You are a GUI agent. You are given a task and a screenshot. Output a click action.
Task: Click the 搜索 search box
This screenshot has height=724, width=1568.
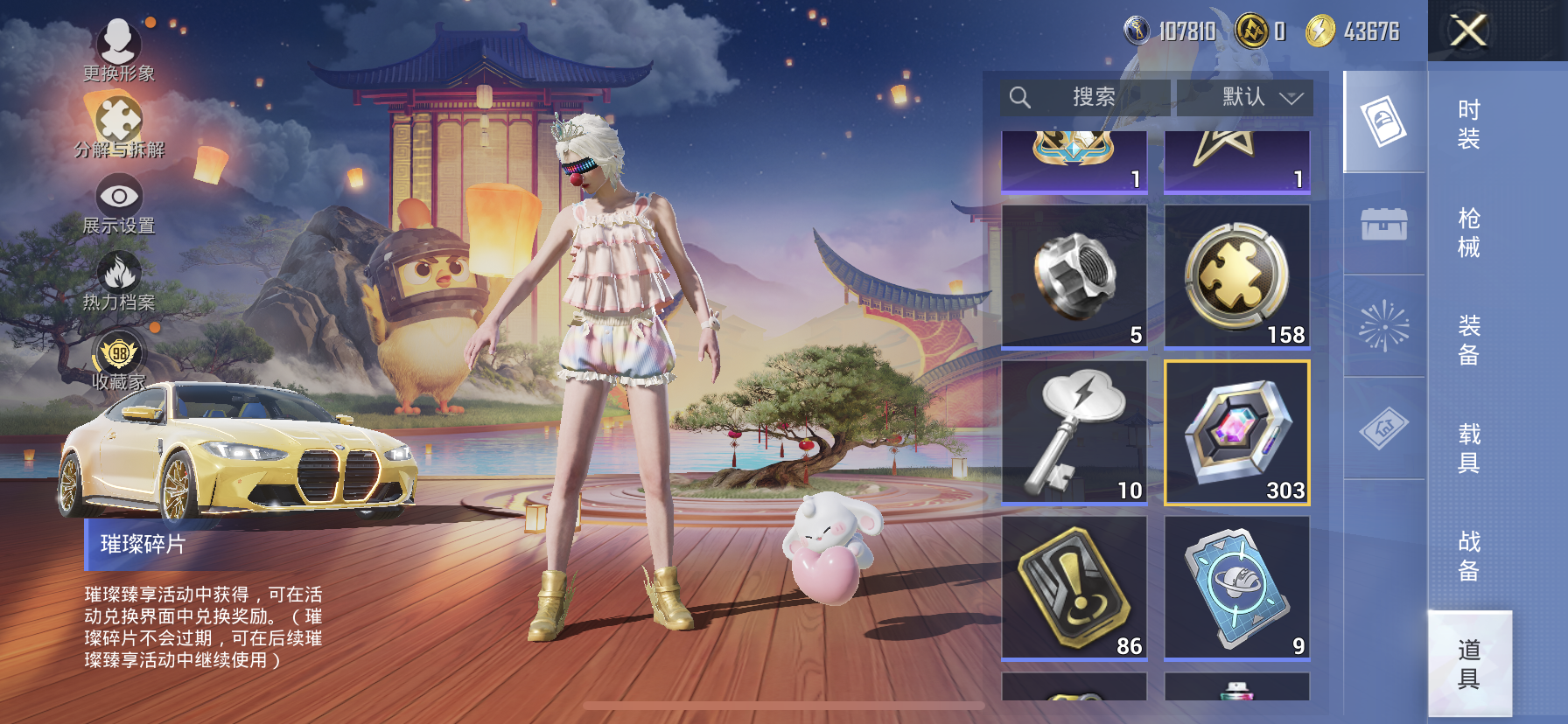point(1085,97)
